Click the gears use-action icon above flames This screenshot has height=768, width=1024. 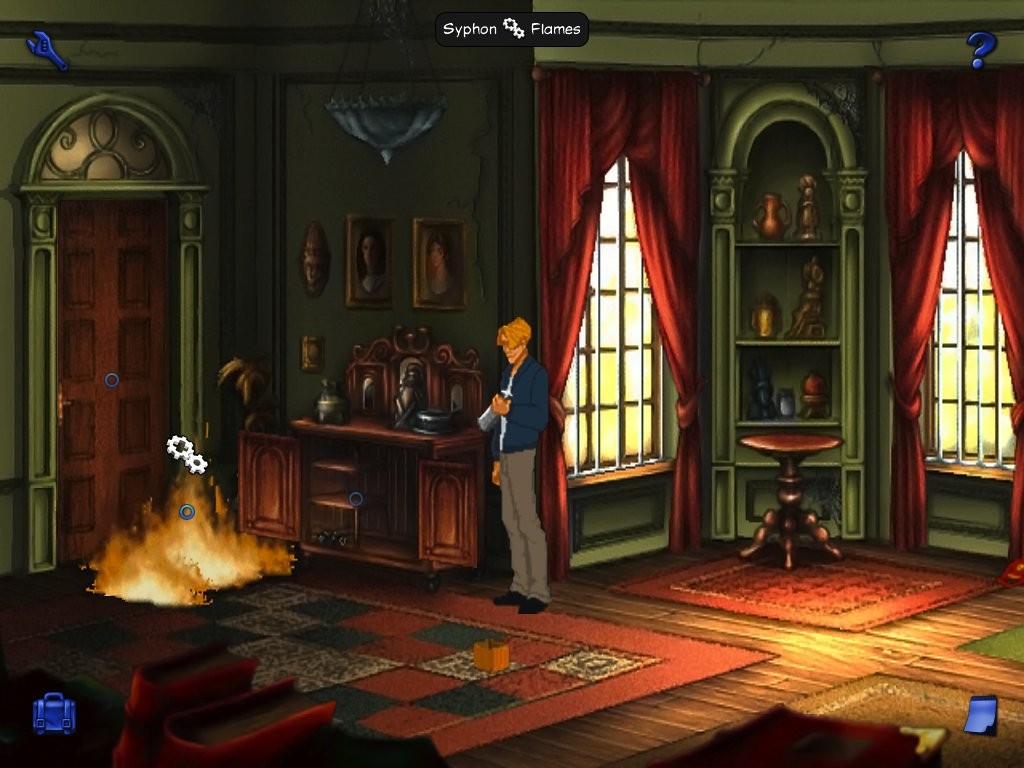pyautogui.click(x=187, y=455)
